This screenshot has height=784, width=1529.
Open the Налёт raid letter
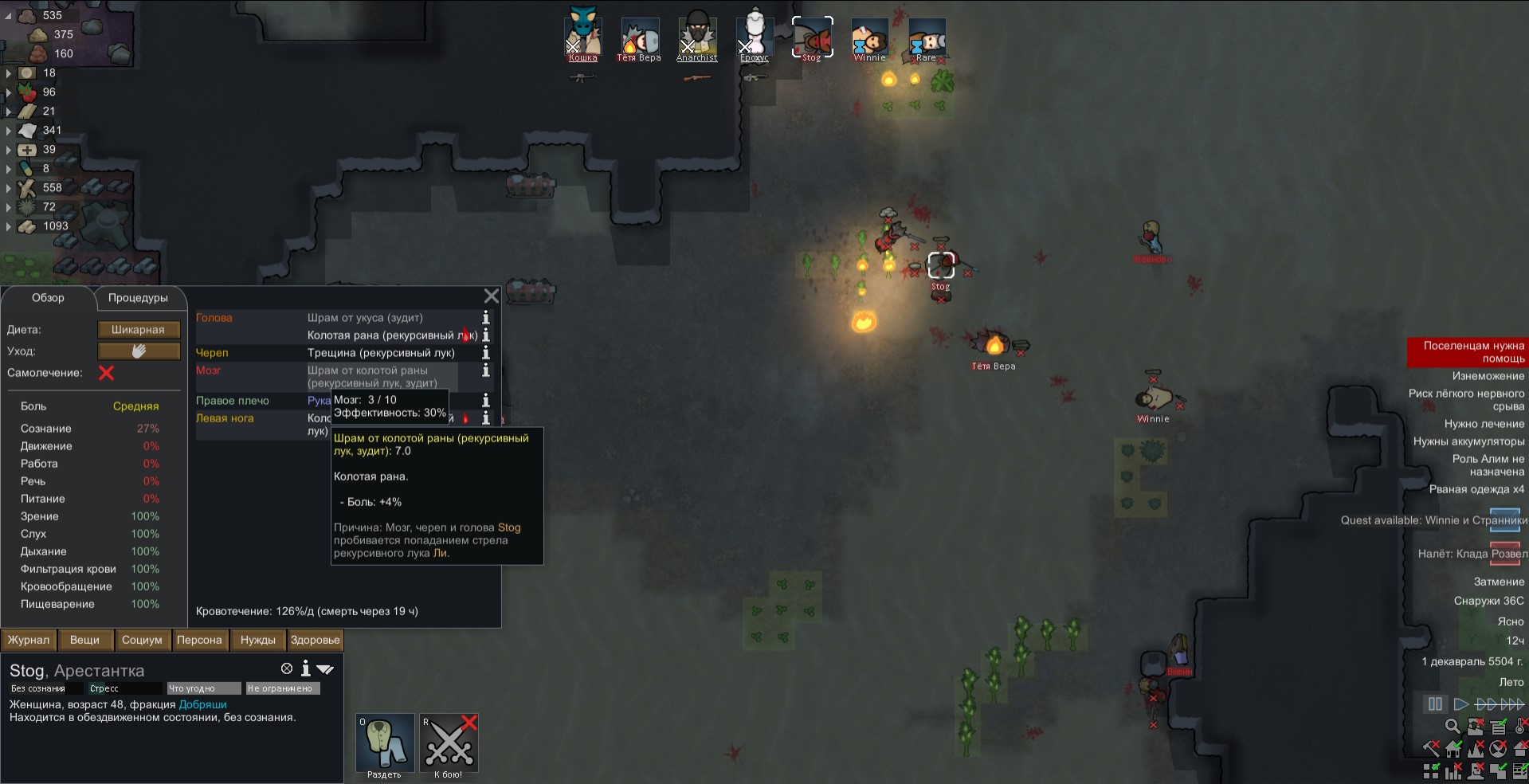pyautogui.click(x=1504, y=554)
